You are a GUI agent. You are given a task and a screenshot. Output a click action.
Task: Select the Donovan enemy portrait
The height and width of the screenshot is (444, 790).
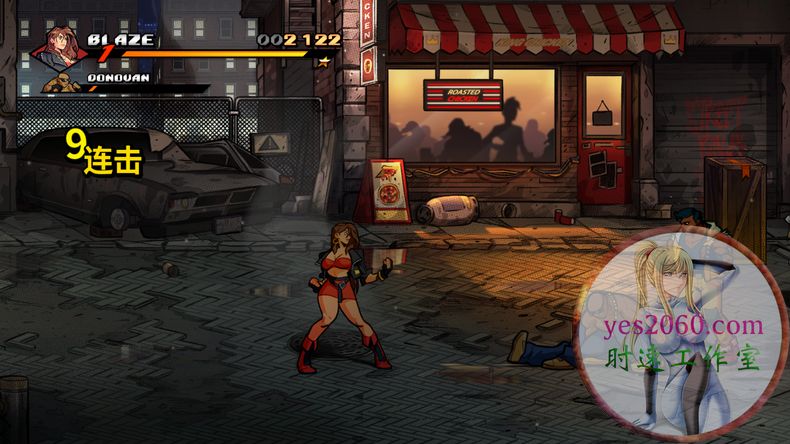(63, 82)
